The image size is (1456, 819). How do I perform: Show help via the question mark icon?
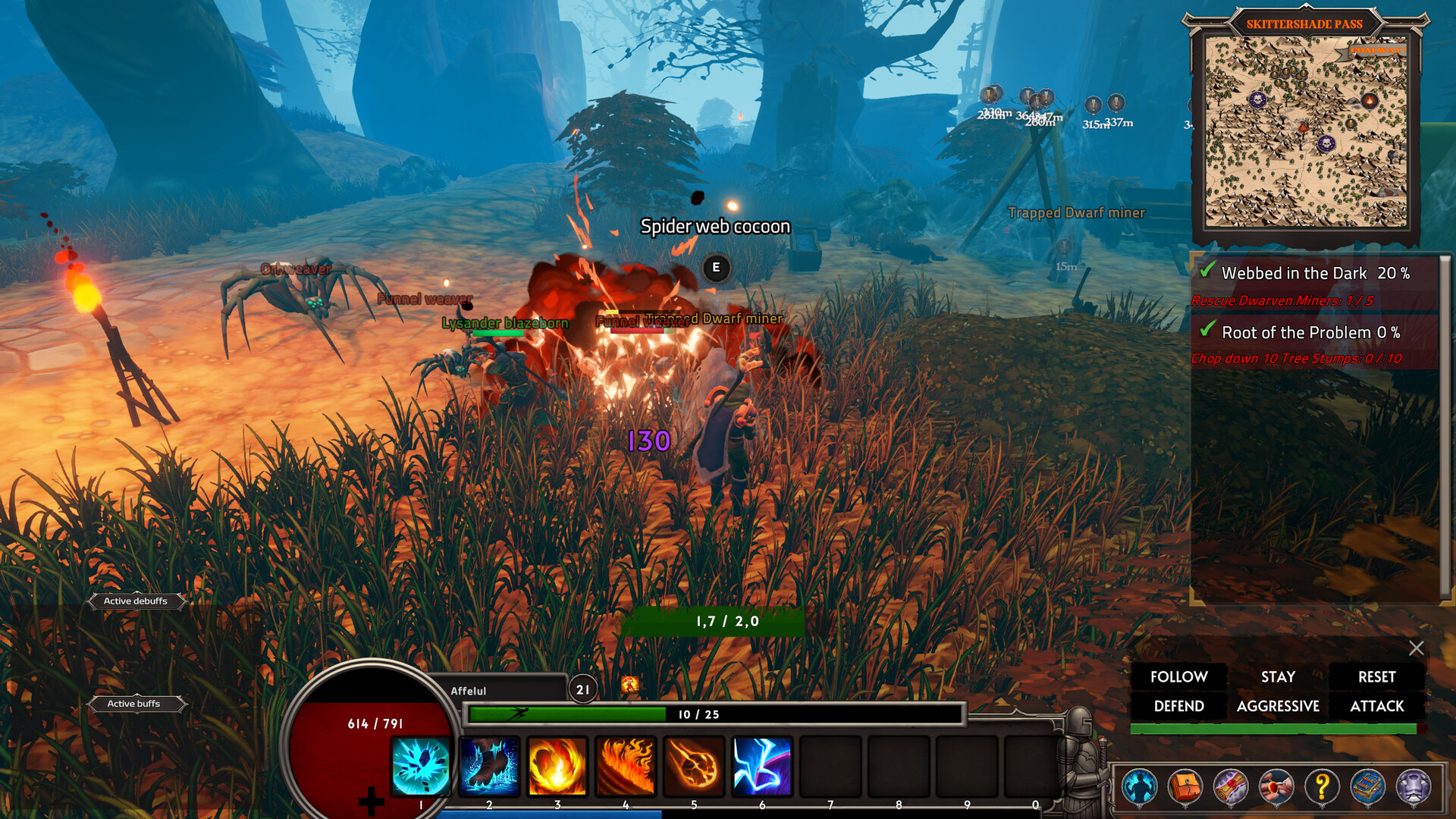[x=1322, y=786]
